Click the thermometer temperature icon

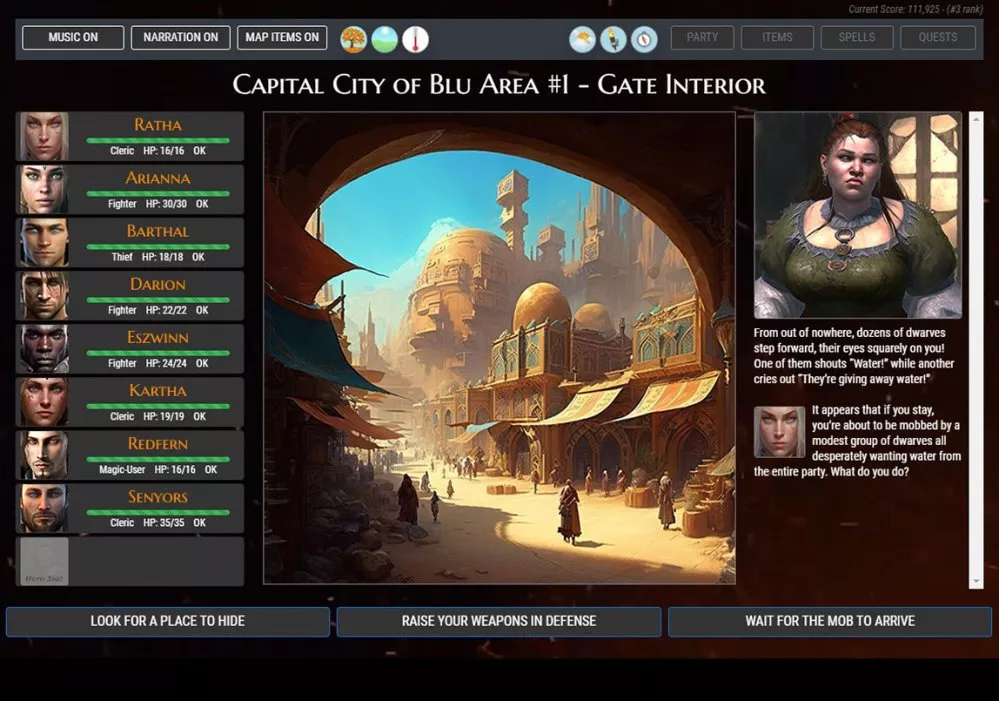(x=415, y=40)
